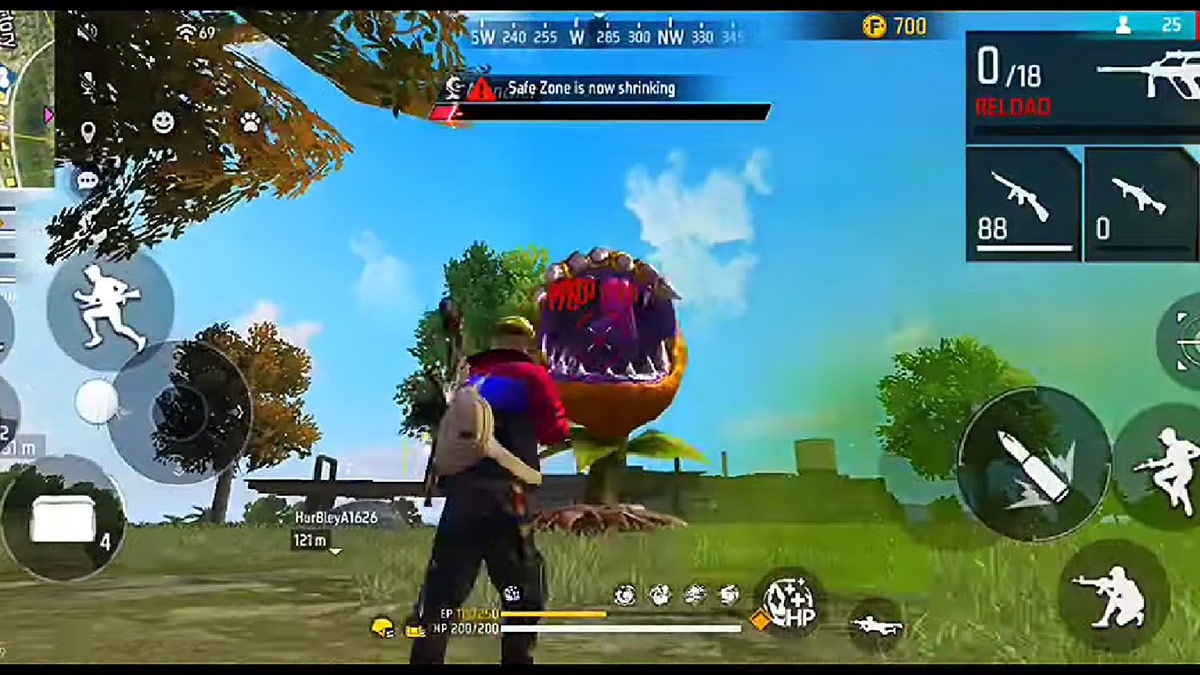Toggle the microphone icon

[x=88, y=80]
